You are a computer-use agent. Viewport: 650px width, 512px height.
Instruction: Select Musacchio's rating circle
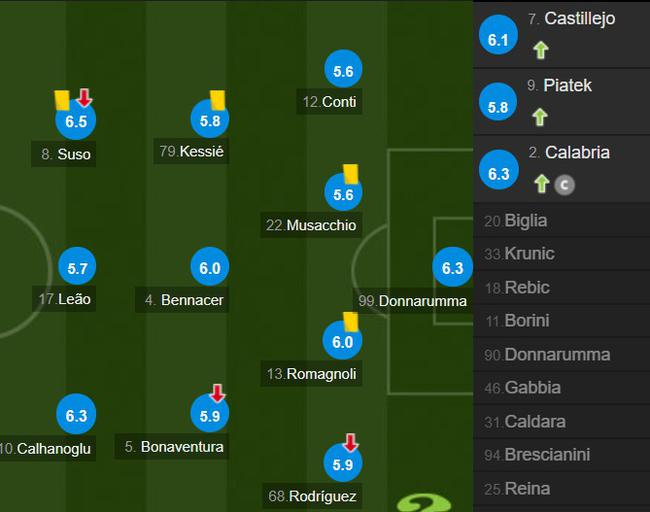pyautogui.click(x=343, y=194)
